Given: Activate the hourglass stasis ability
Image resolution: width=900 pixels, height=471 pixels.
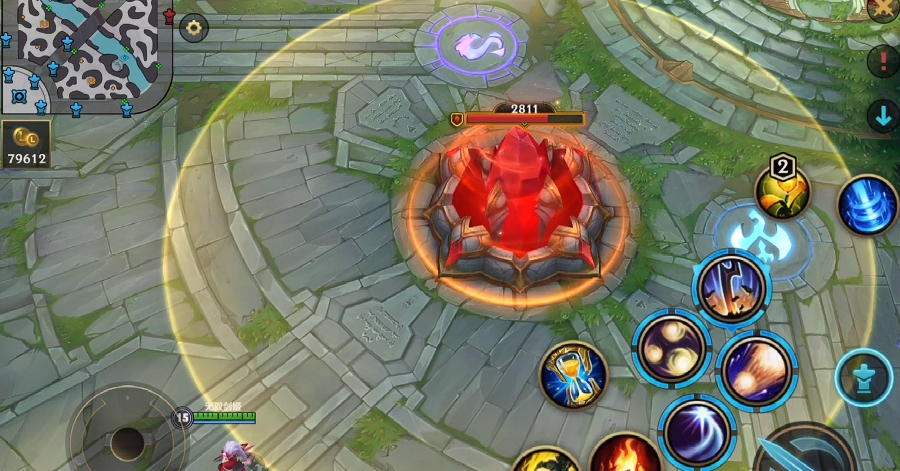Looking at the screenshot, I should pos(573,375).
